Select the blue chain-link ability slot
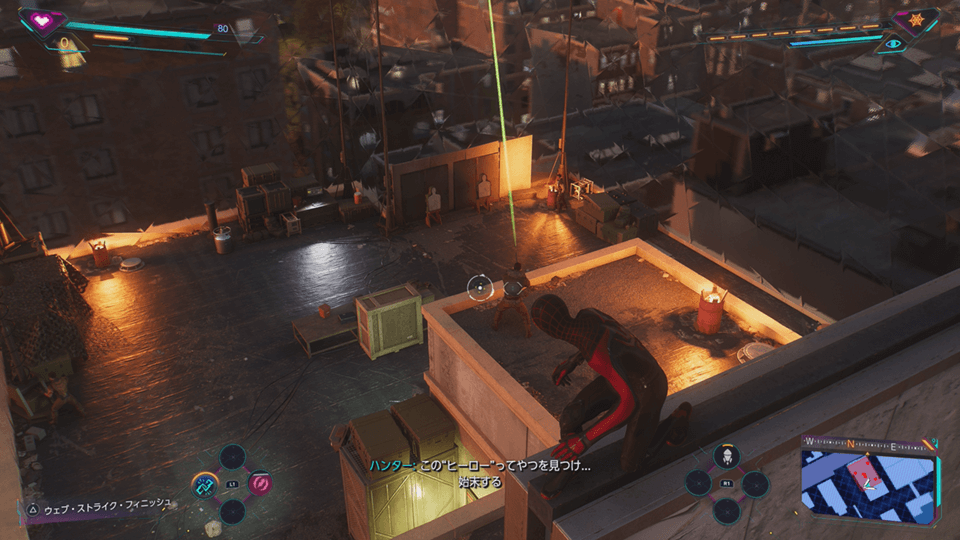 (206, 485)
